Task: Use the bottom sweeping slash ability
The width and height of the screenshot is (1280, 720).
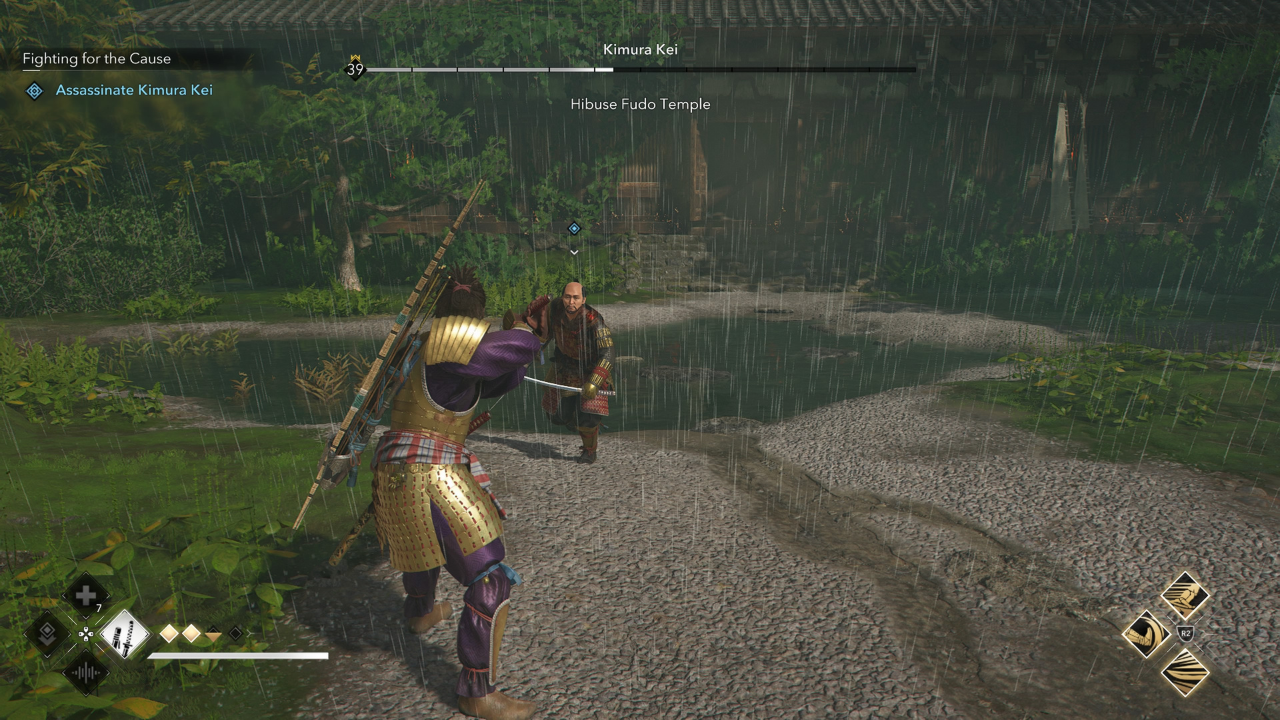Action: [x=1185, y=672]
